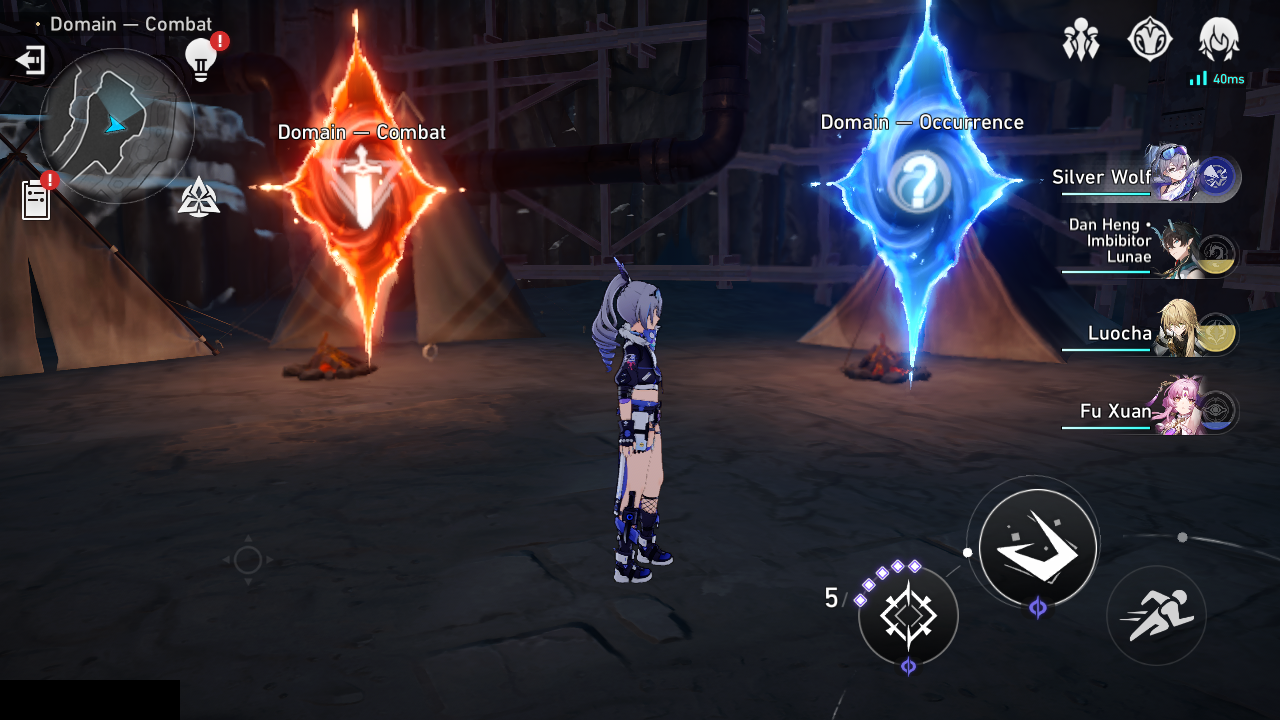Open the mission log clipboard icon
This screenshot has width=1280, height=720.
pos(36,199)
